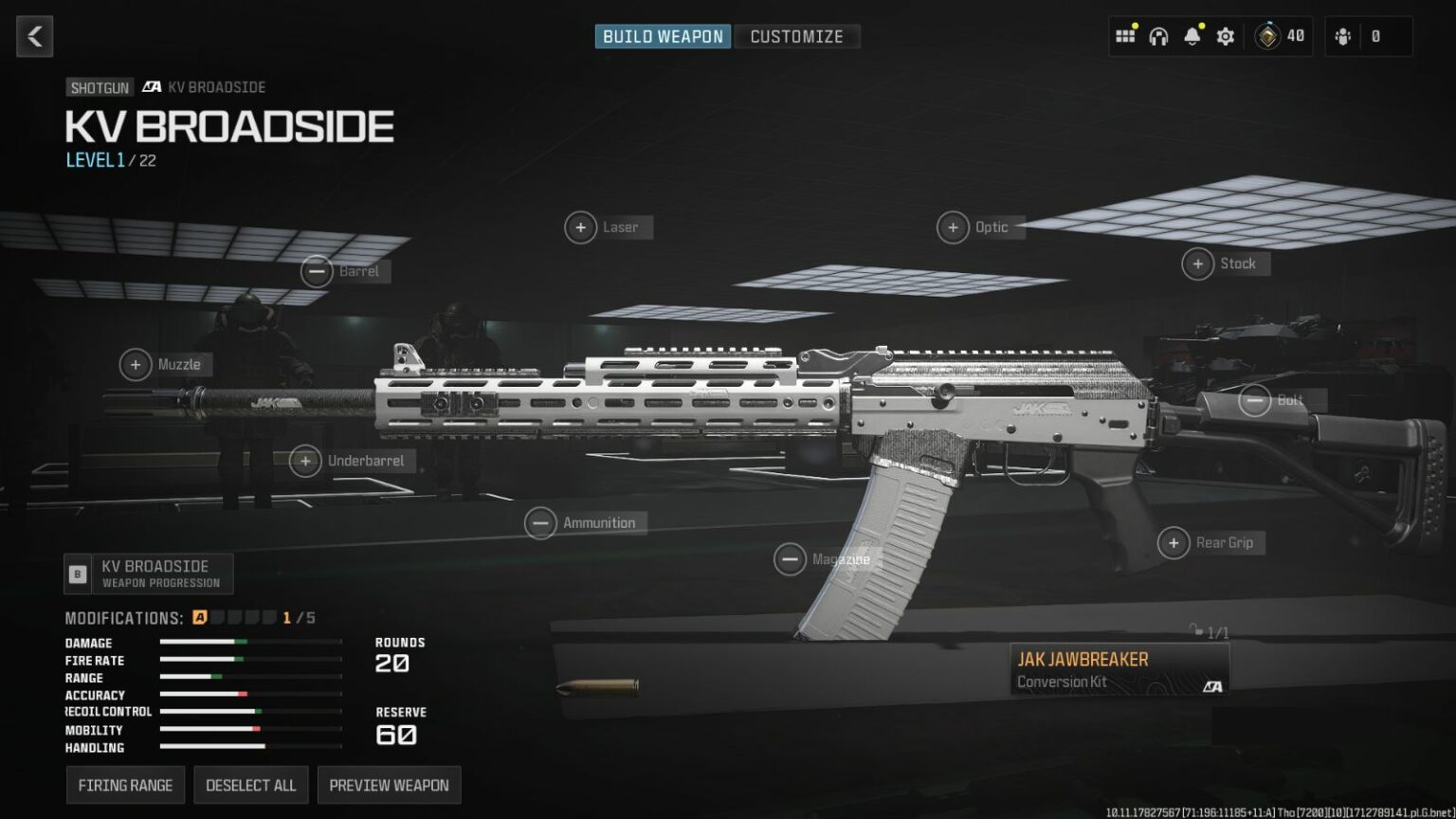Click DESELECT ALL to clear attachments
1456x819 pixels.
pyautogui.click(x=250, y=785)
